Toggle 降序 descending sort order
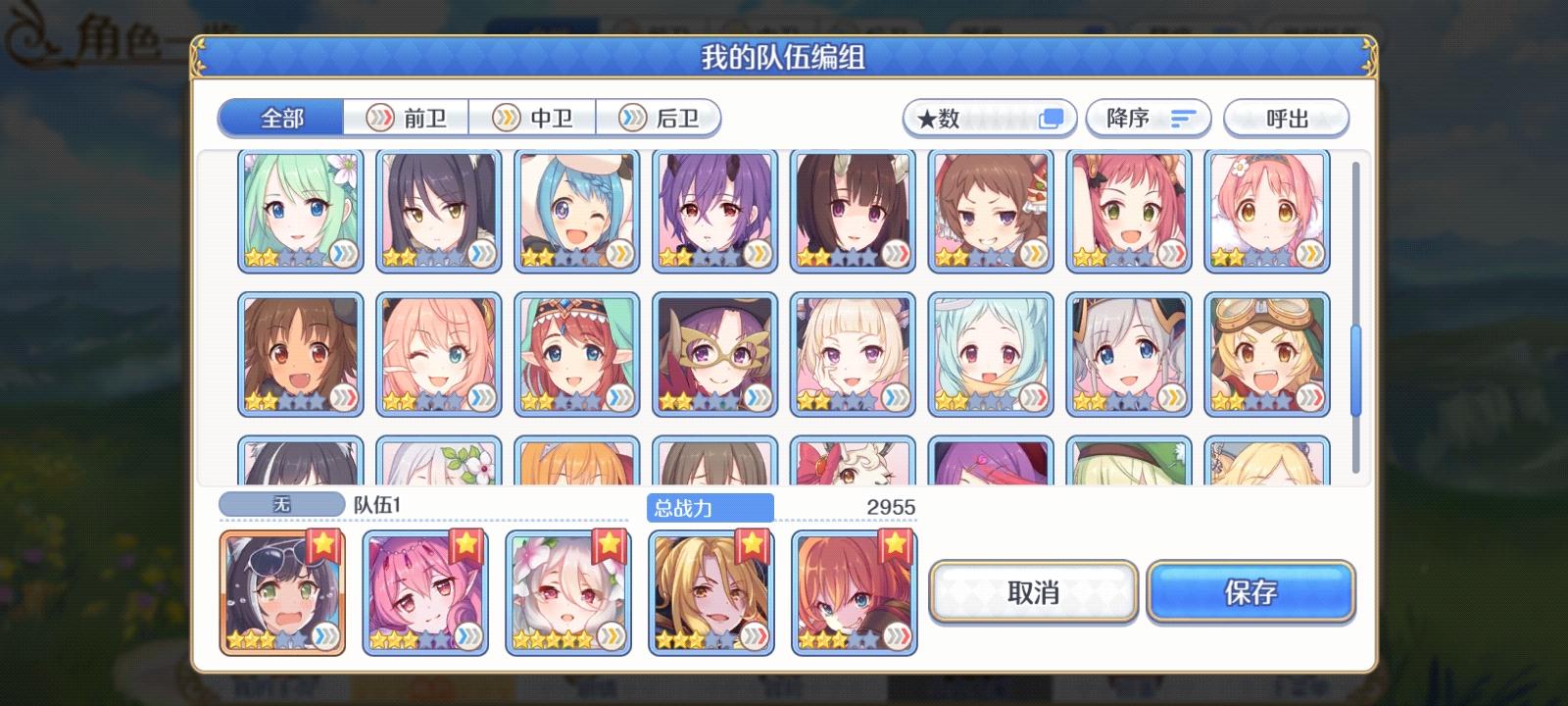This screenshot has height=706, width=1568. coord(1147,118)
